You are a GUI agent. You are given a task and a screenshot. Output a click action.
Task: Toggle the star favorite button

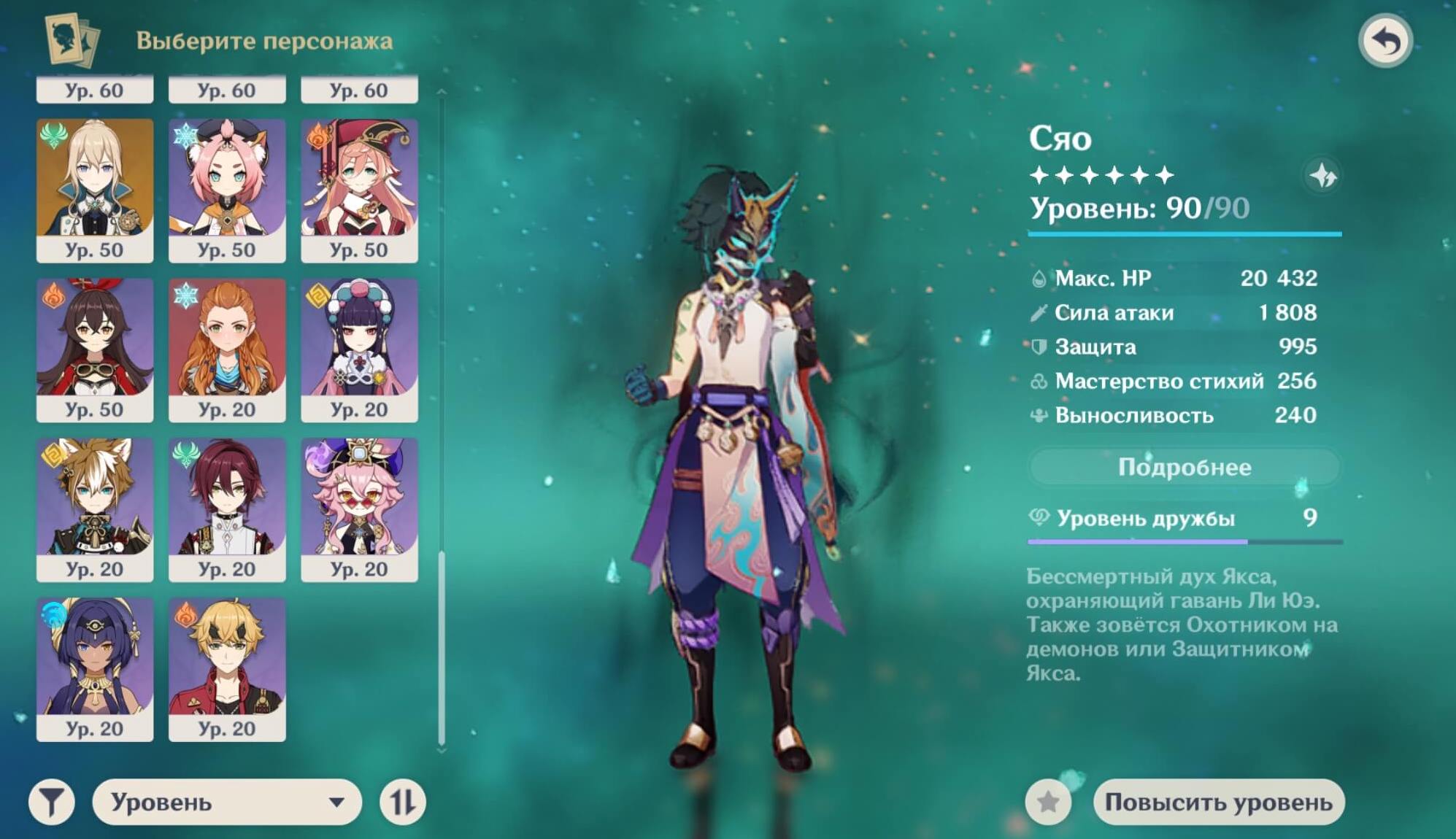[x=1048, y=802]
